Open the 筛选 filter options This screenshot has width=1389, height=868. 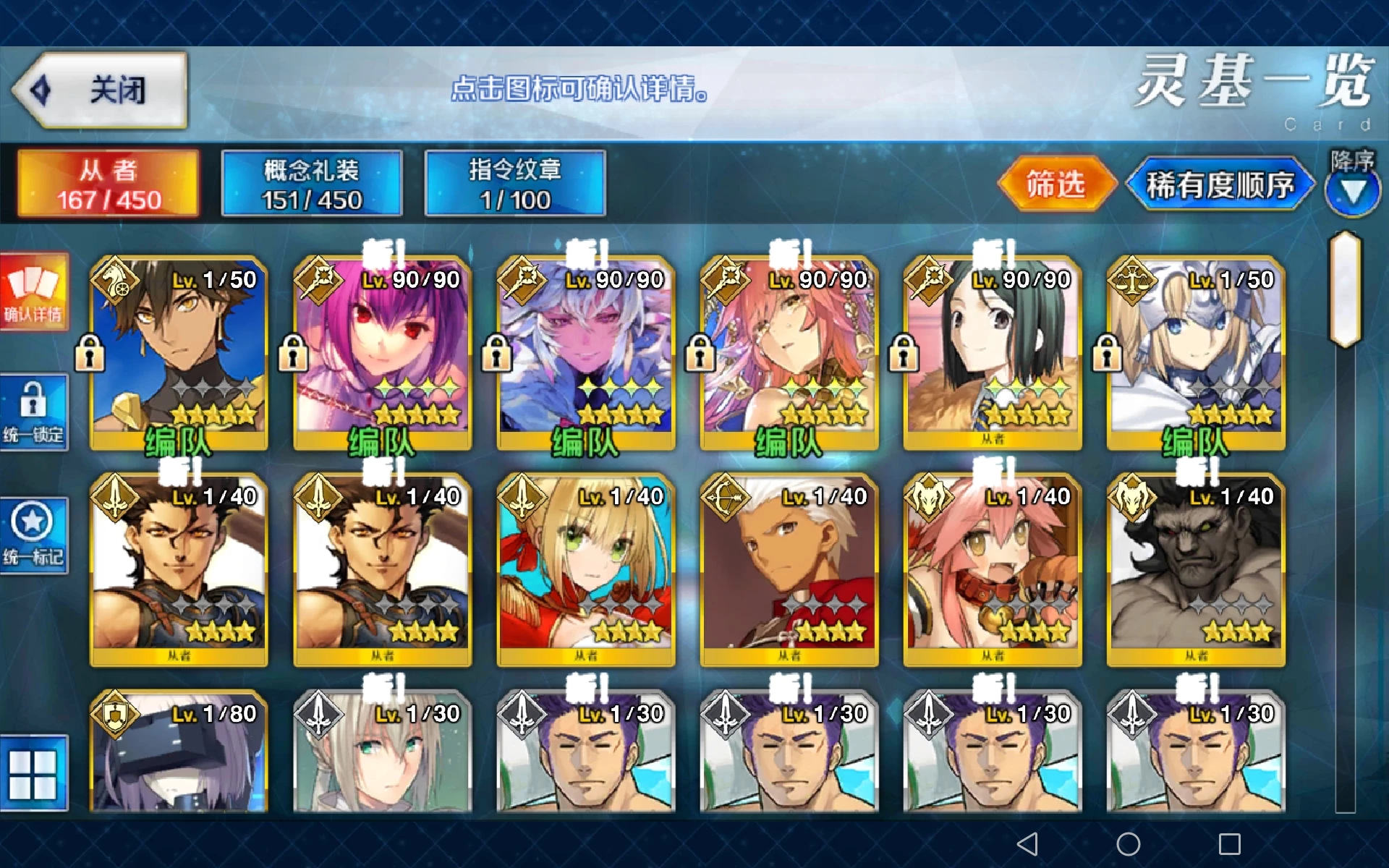(x=1055, y=184)
